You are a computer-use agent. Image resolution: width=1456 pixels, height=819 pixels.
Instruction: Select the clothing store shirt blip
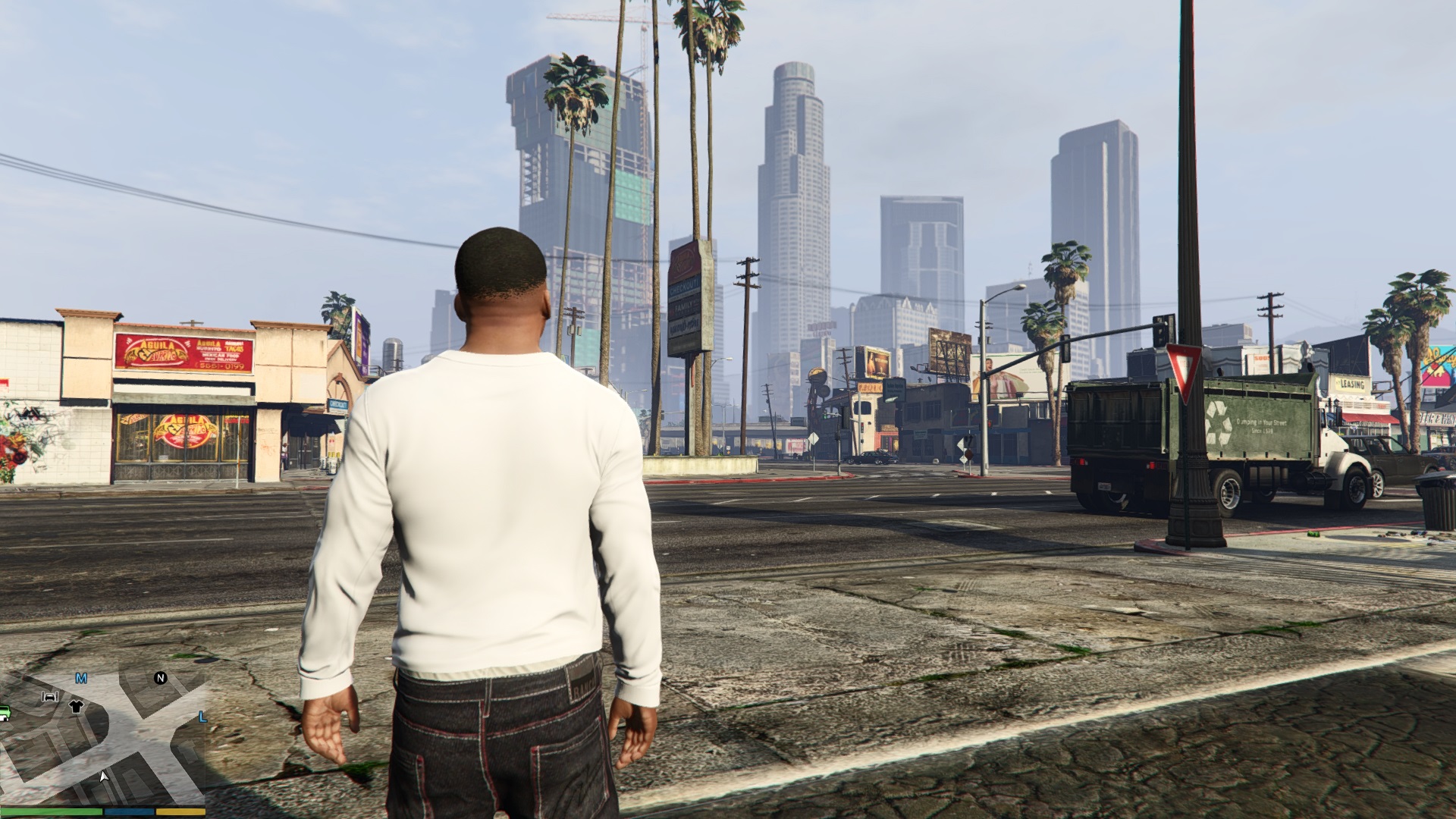click(x=76, y=707)
